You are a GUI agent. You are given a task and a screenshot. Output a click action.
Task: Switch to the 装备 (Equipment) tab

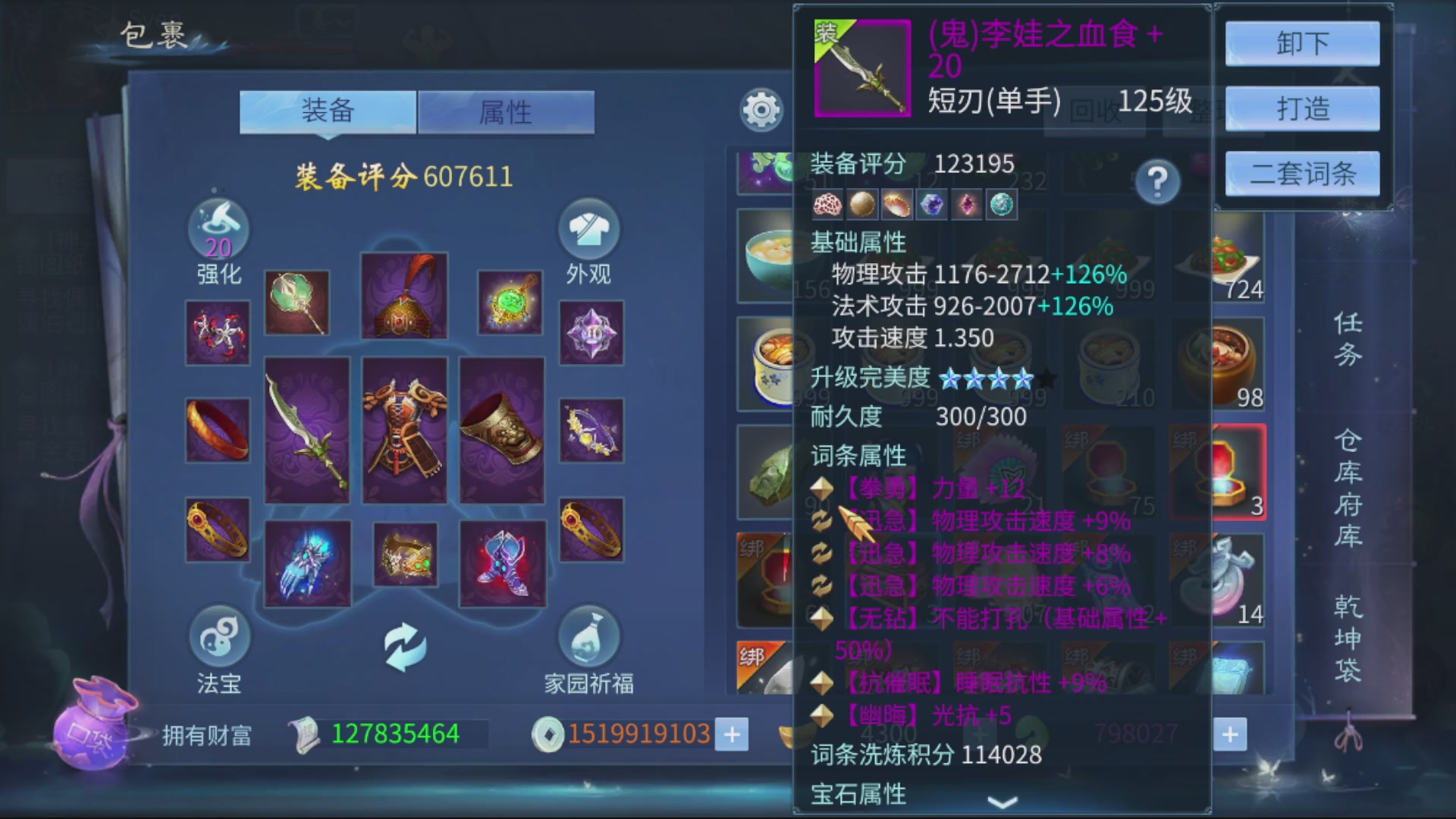[328, 111]
